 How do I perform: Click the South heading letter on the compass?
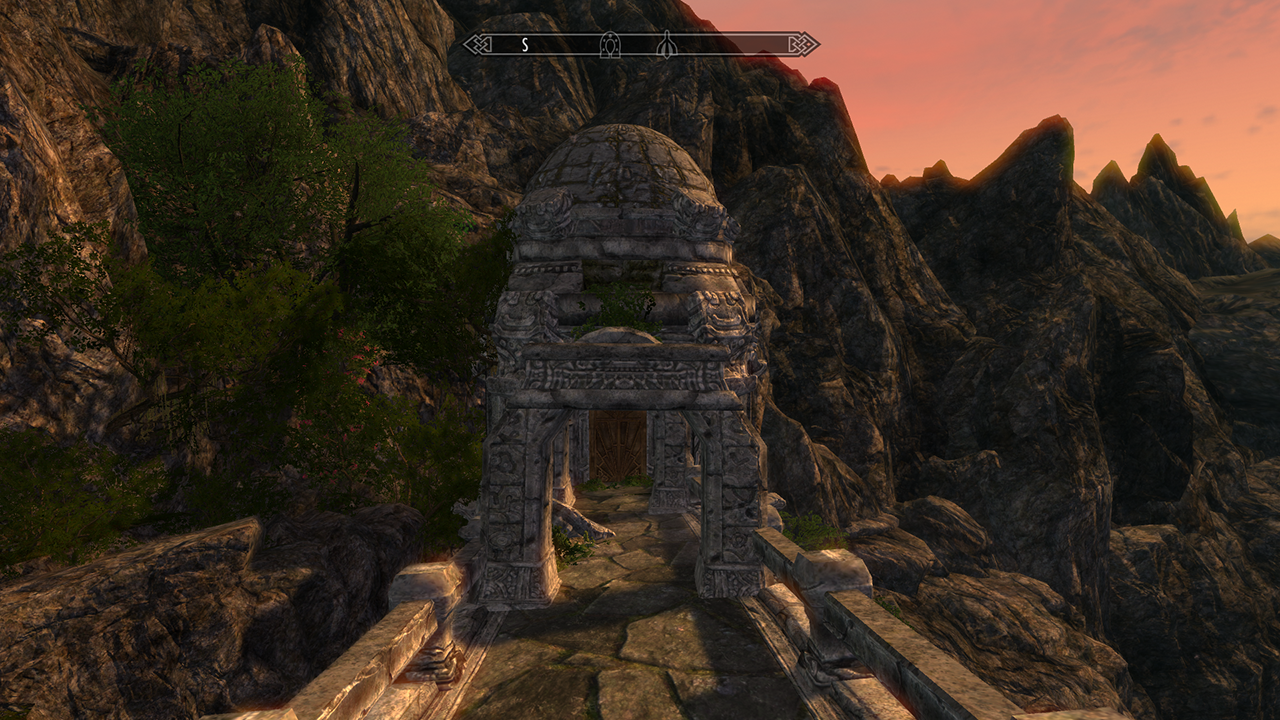pos(524,45)
